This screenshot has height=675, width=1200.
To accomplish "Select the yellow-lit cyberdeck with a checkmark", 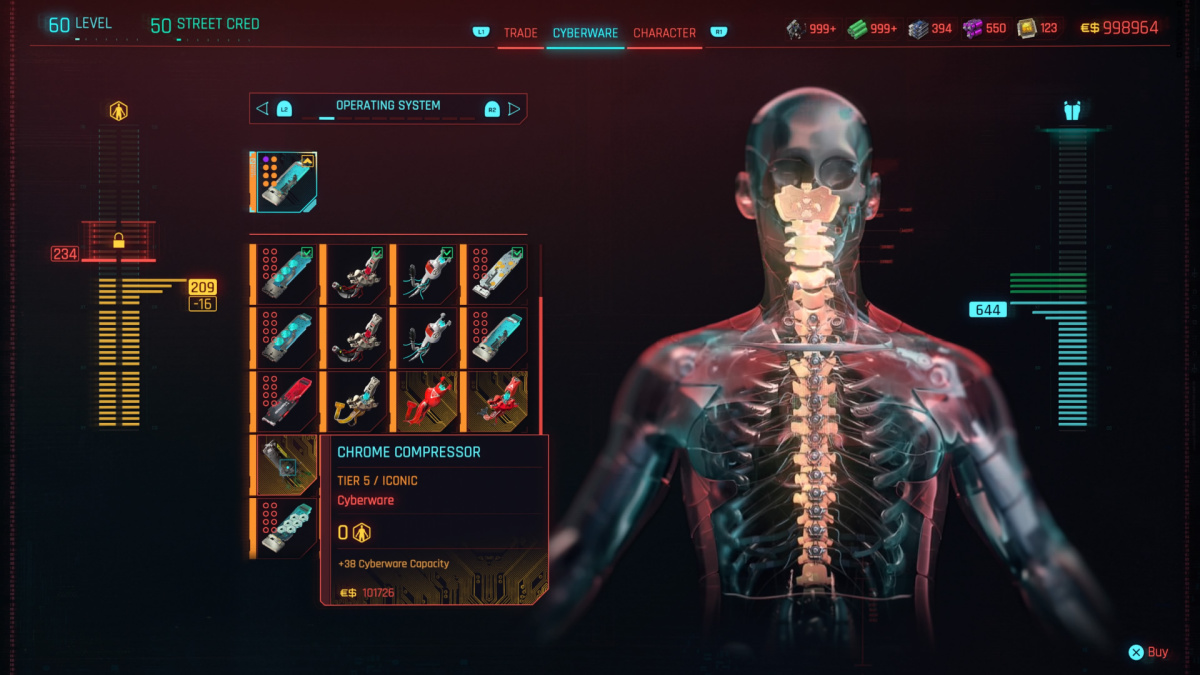I will tap(495, 273).
